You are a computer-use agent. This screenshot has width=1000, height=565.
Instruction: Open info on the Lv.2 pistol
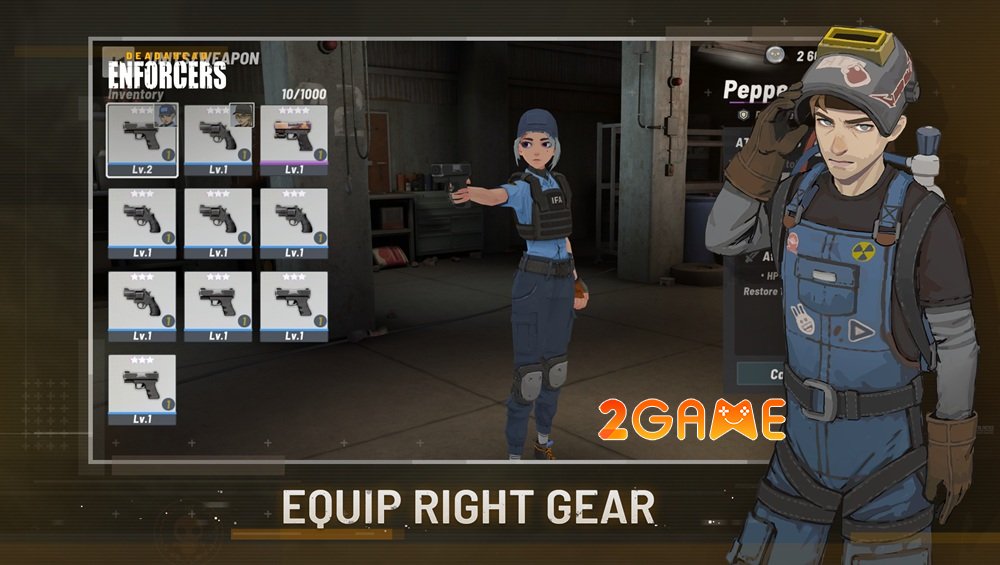(x=168, y=155)
